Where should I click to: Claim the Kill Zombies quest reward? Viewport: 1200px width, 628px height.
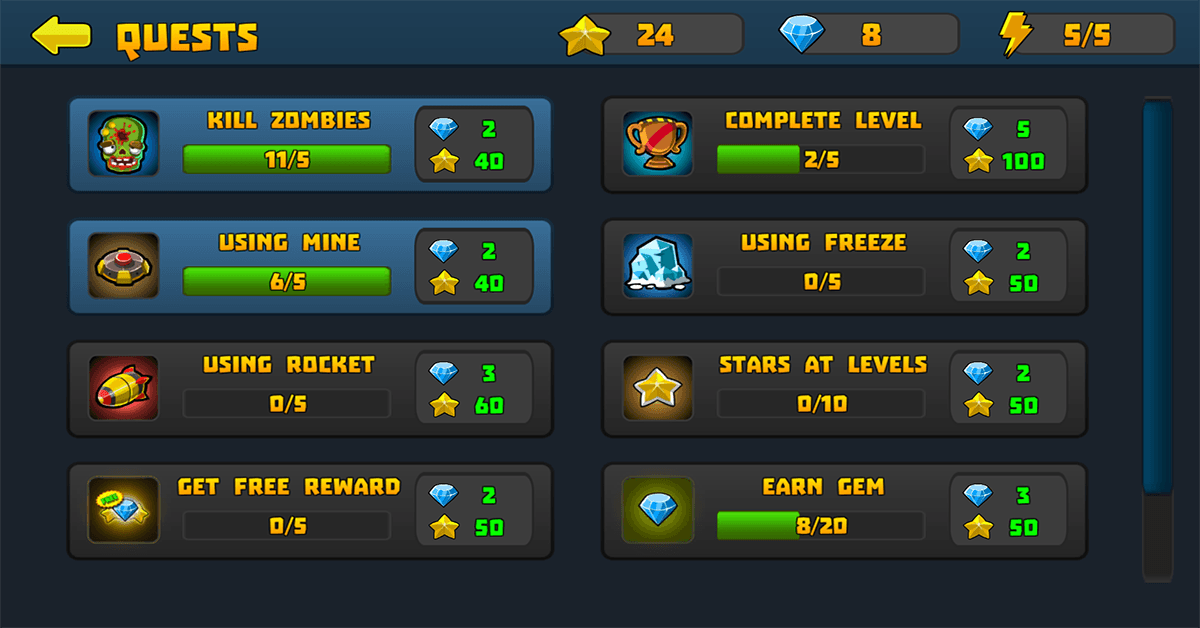(473, 145)
